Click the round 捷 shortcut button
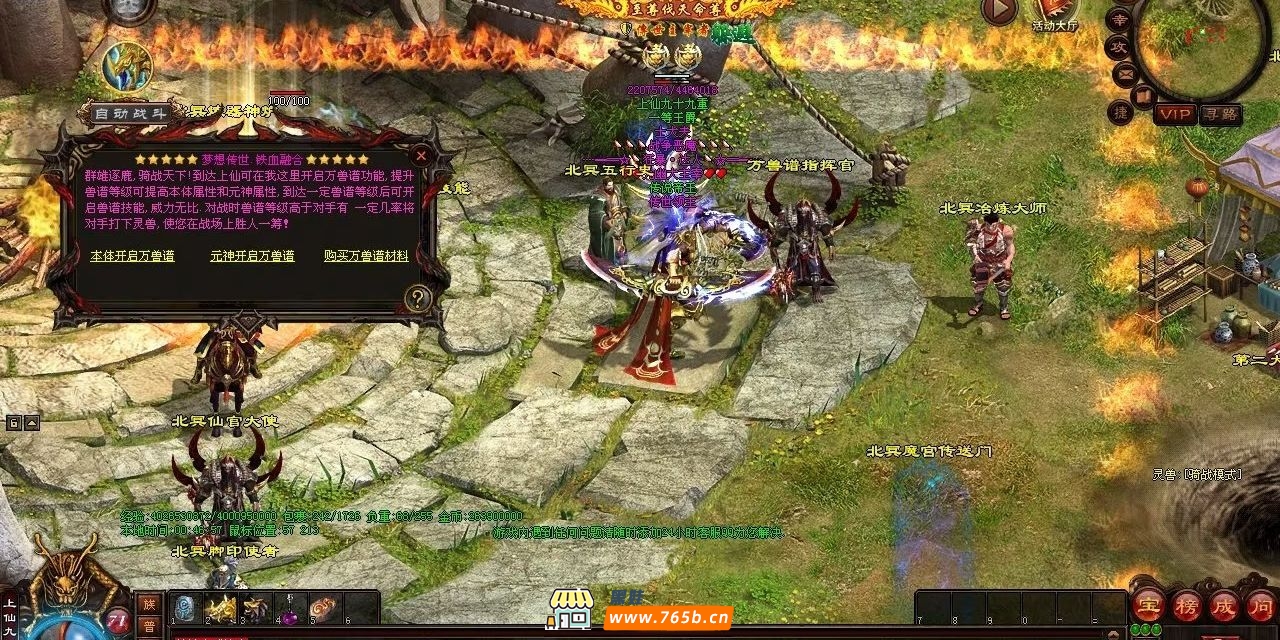The image size is (1280, 640). (1121, 112)
